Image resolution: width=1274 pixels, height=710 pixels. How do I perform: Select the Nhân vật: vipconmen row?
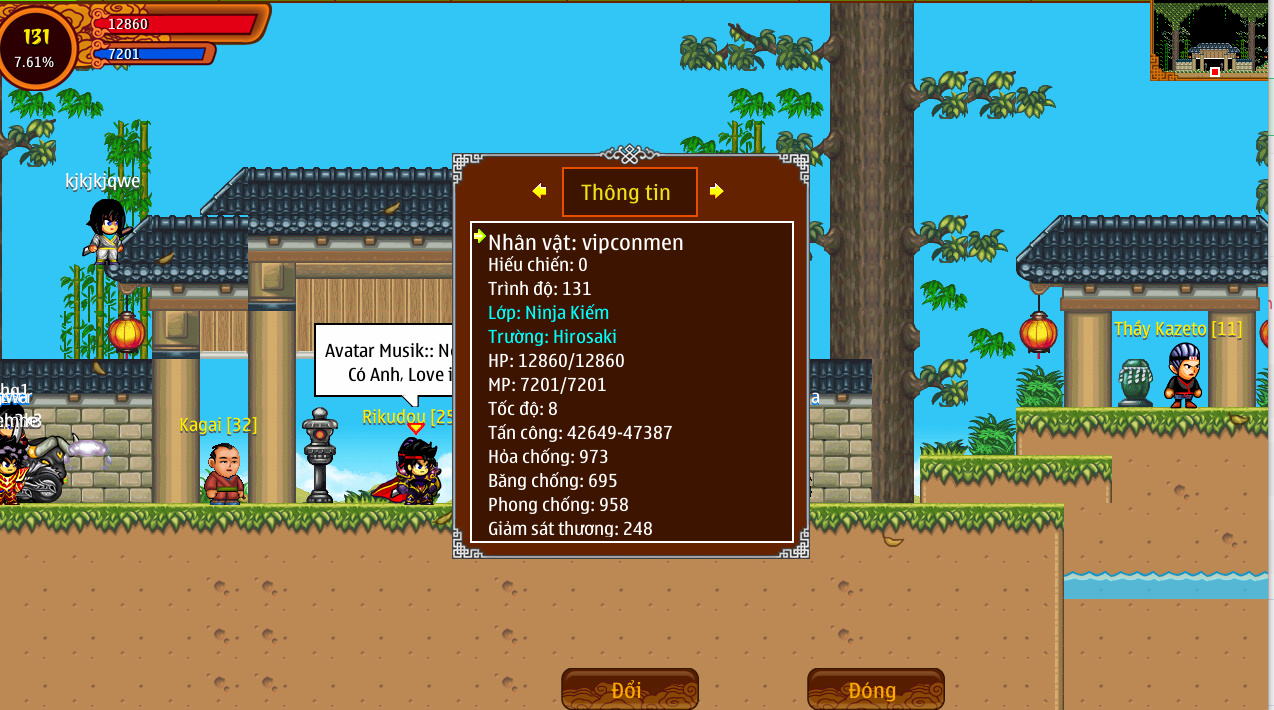586,242
